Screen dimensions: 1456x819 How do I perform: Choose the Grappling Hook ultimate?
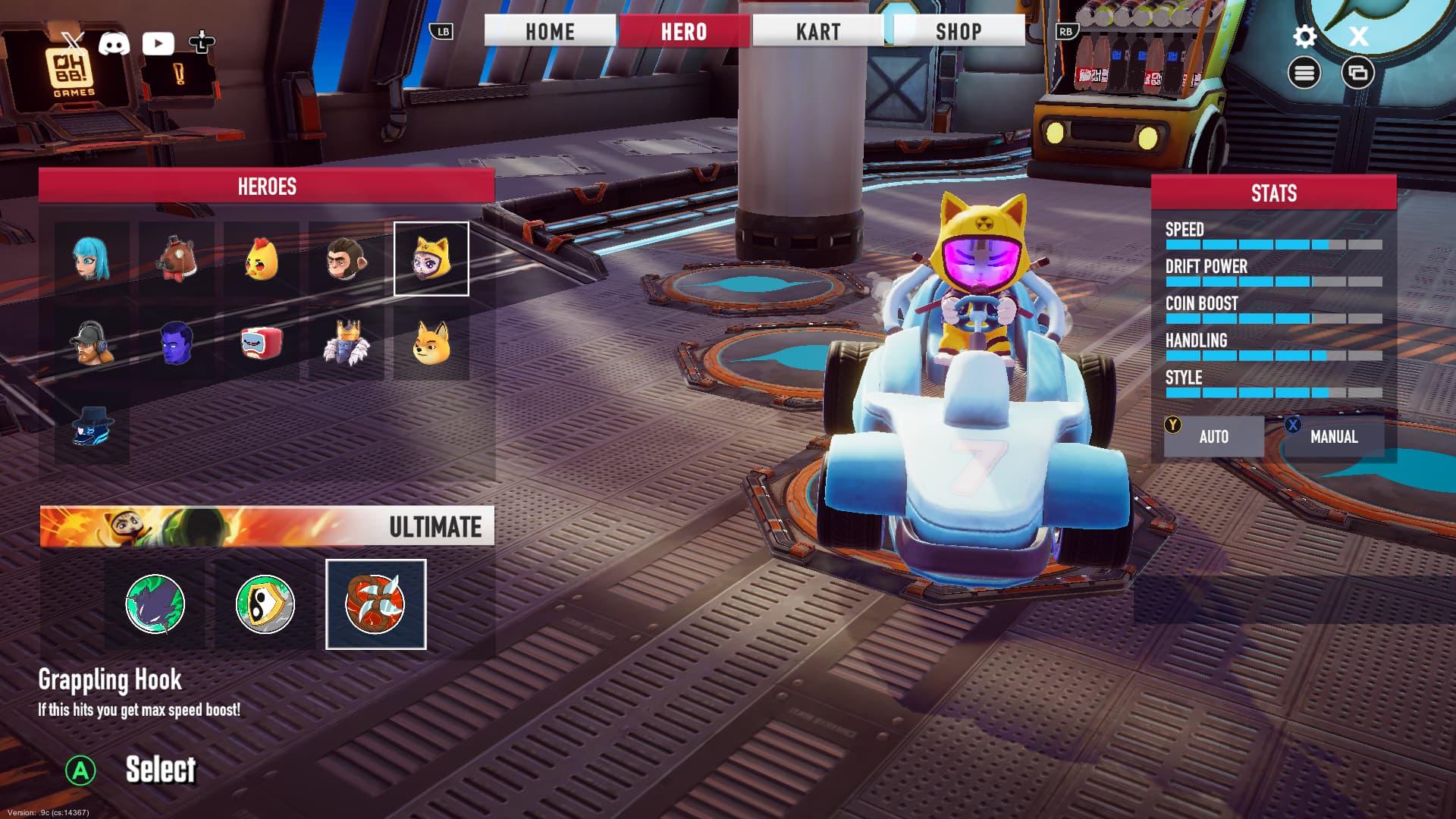[375, 604]
